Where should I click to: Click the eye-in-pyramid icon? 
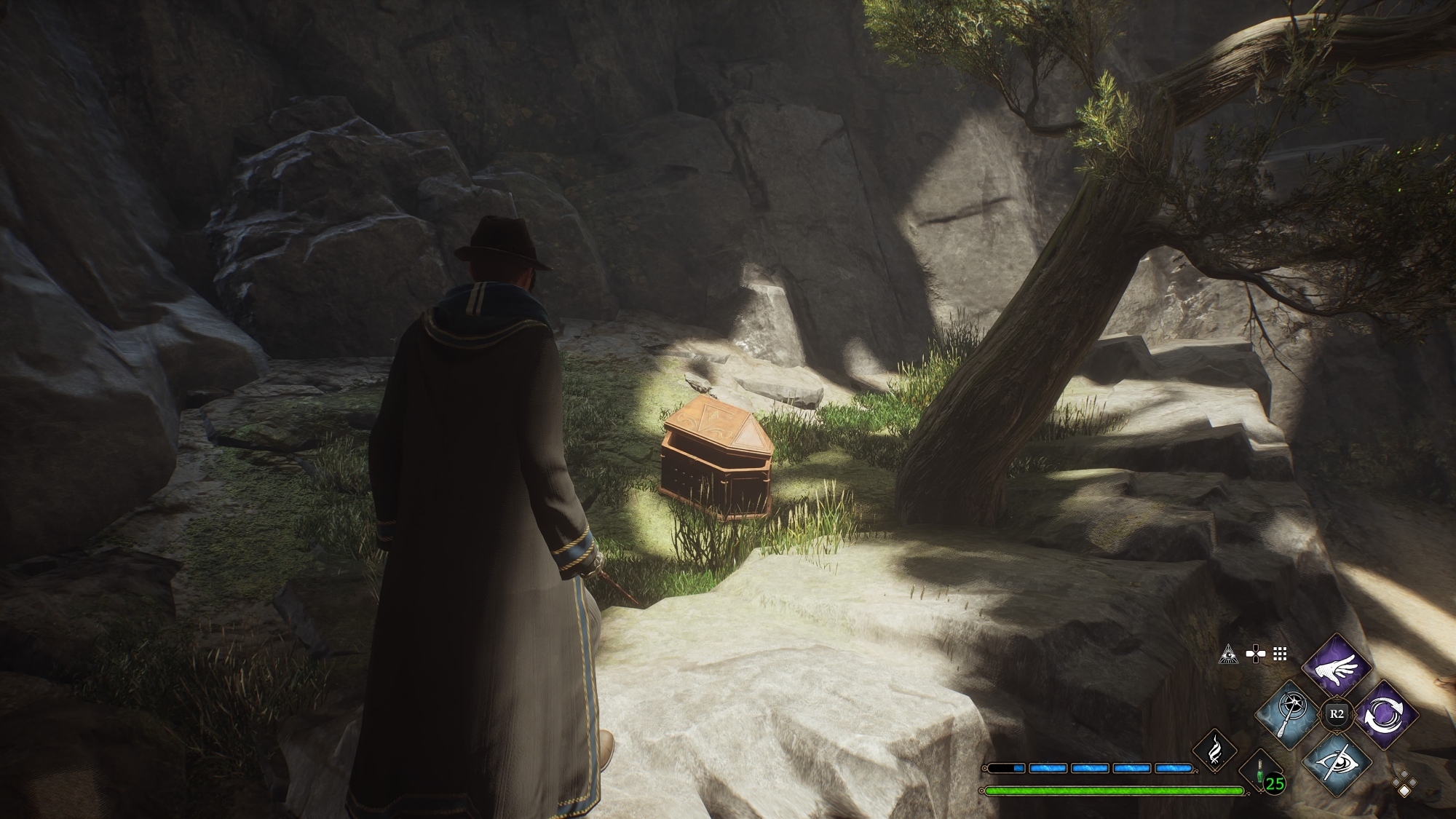tap(1229, 654)
